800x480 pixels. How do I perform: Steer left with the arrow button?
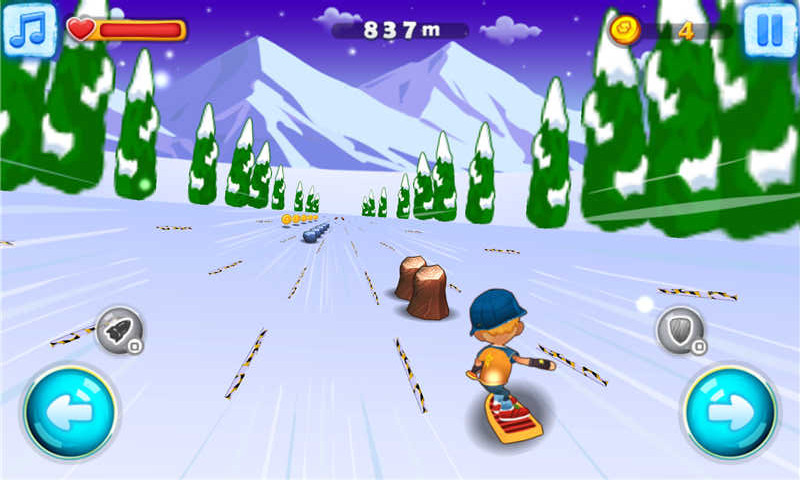[70, 412]
